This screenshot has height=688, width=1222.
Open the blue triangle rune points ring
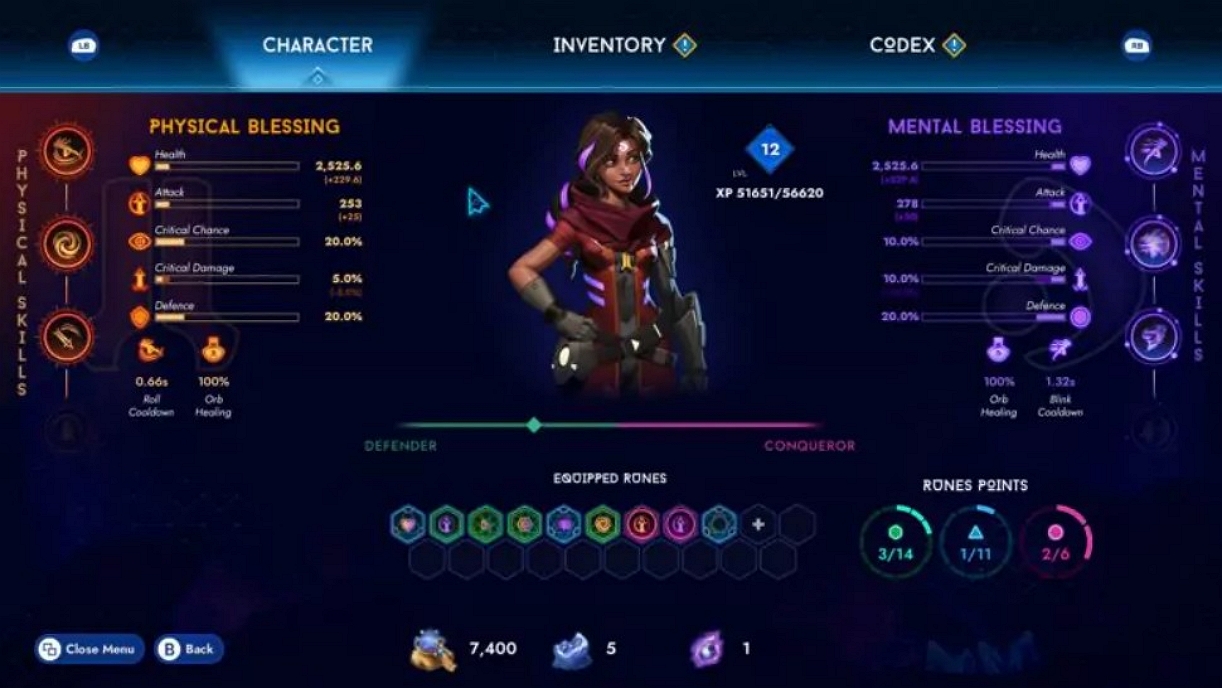pos(975,541)
